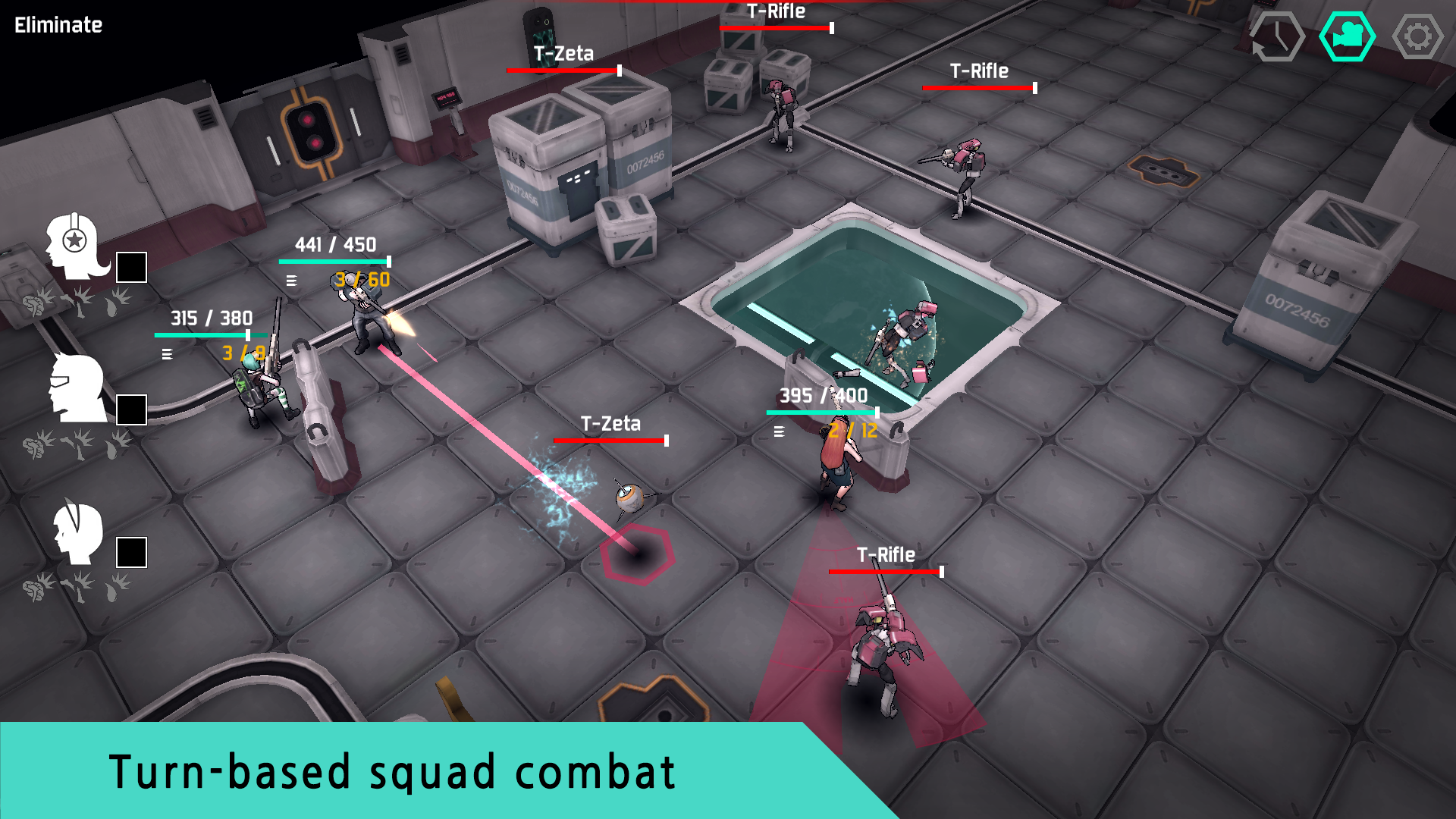
Task: Open the settings gear menu
Action: coord(1420,34)
